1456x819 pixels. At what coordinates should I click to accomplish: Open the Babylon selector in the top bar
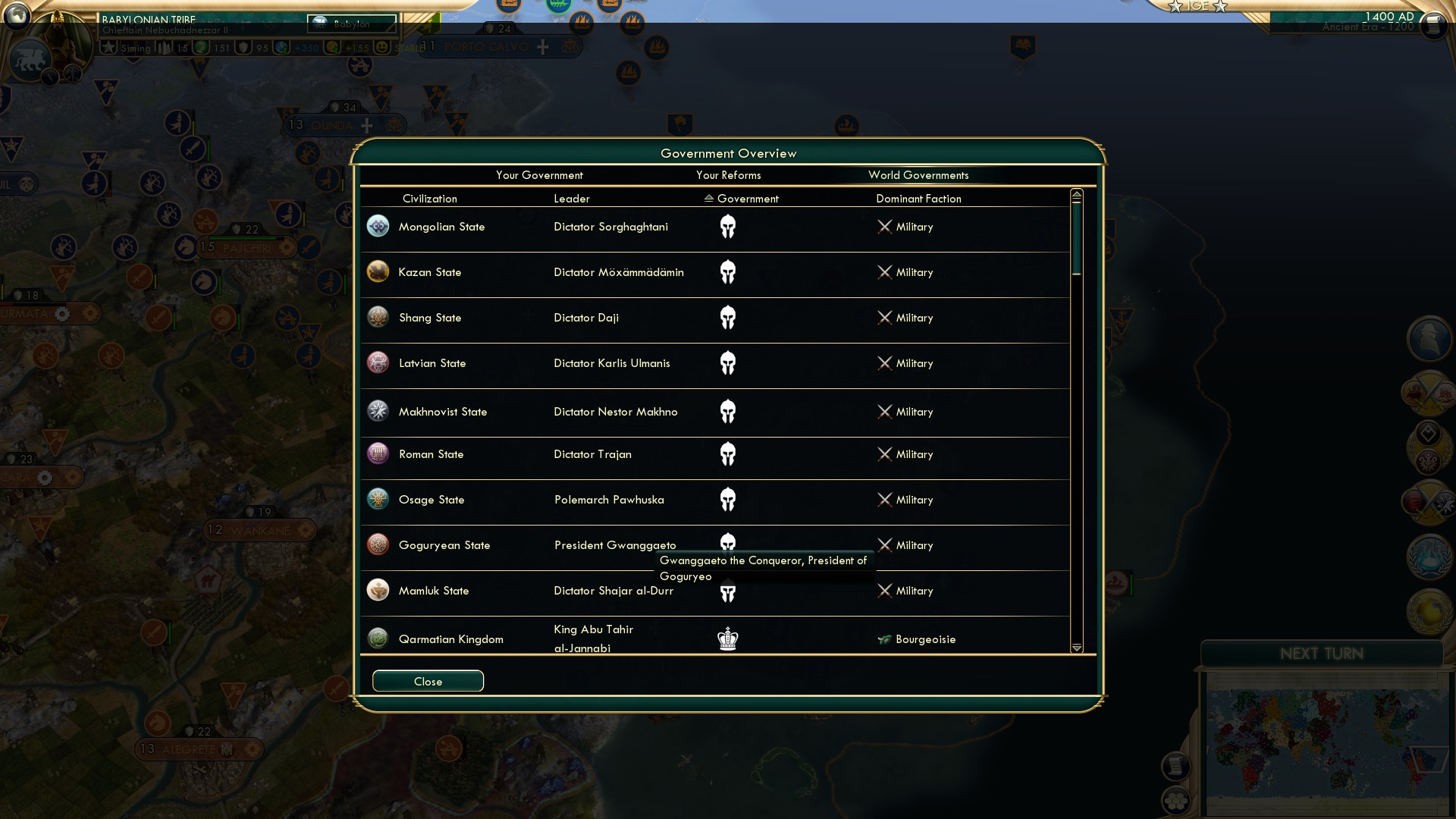coord(353,24)
